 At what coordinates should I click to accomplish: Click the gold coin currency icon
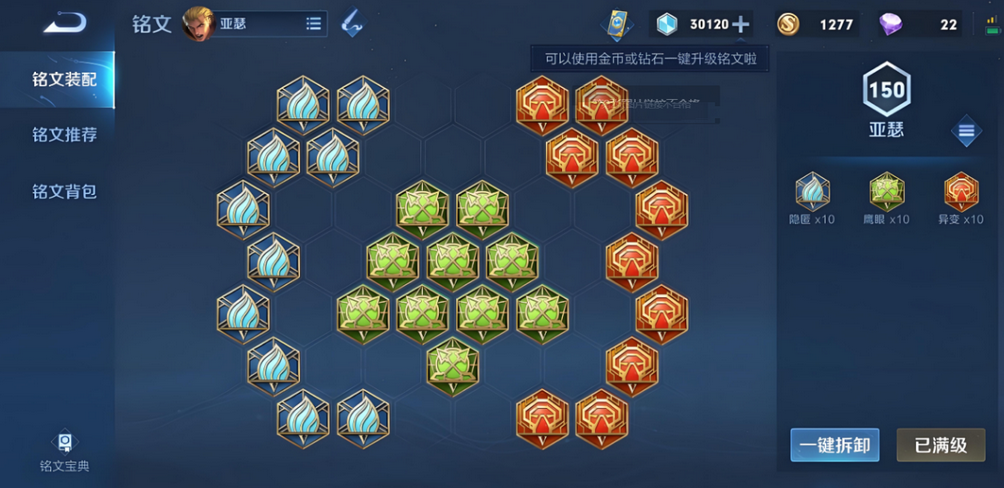click(x=788, y=25)
